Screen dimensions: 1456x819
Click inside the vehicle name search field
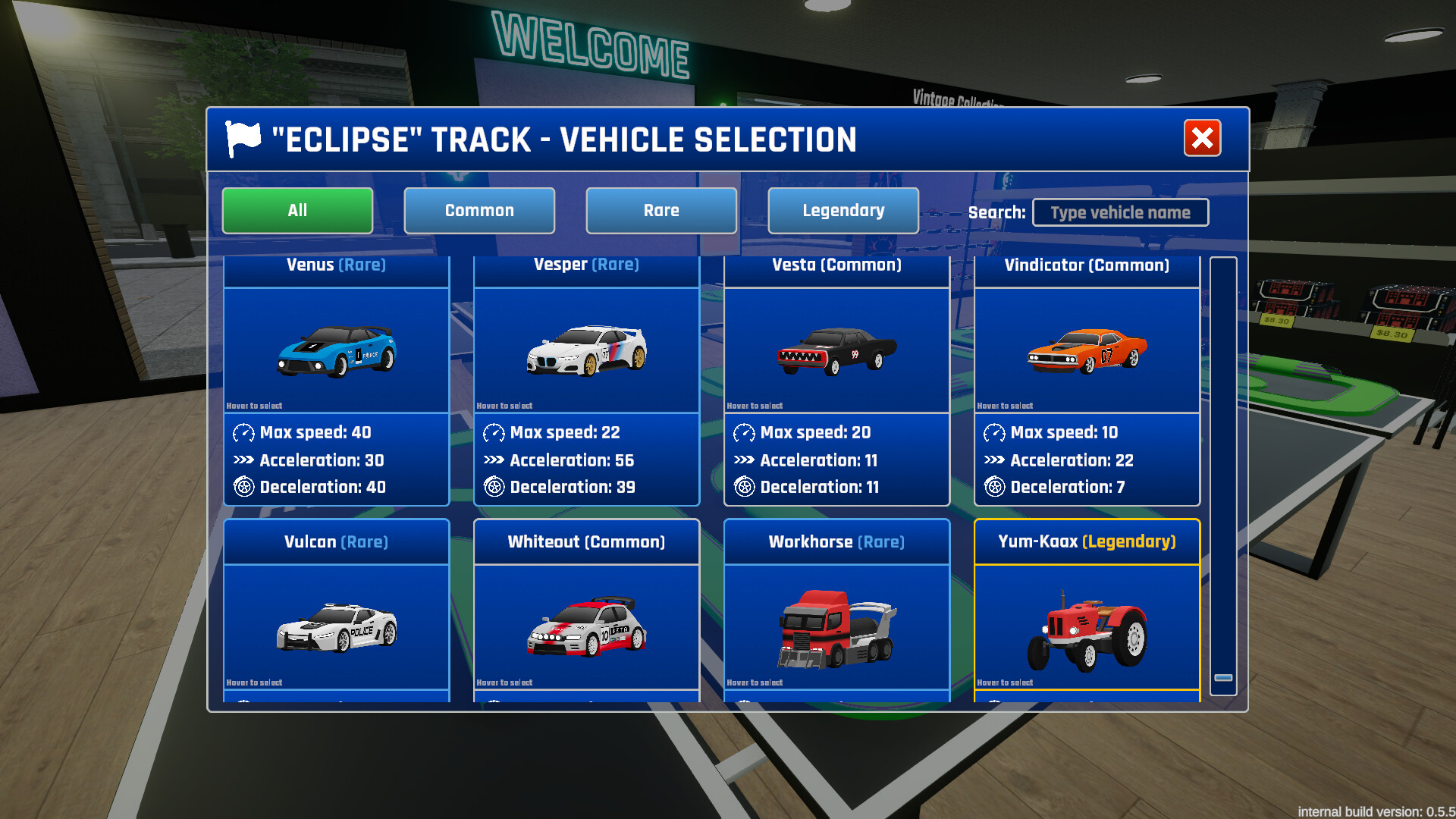pyautogui.click(x=1120, y=212)
